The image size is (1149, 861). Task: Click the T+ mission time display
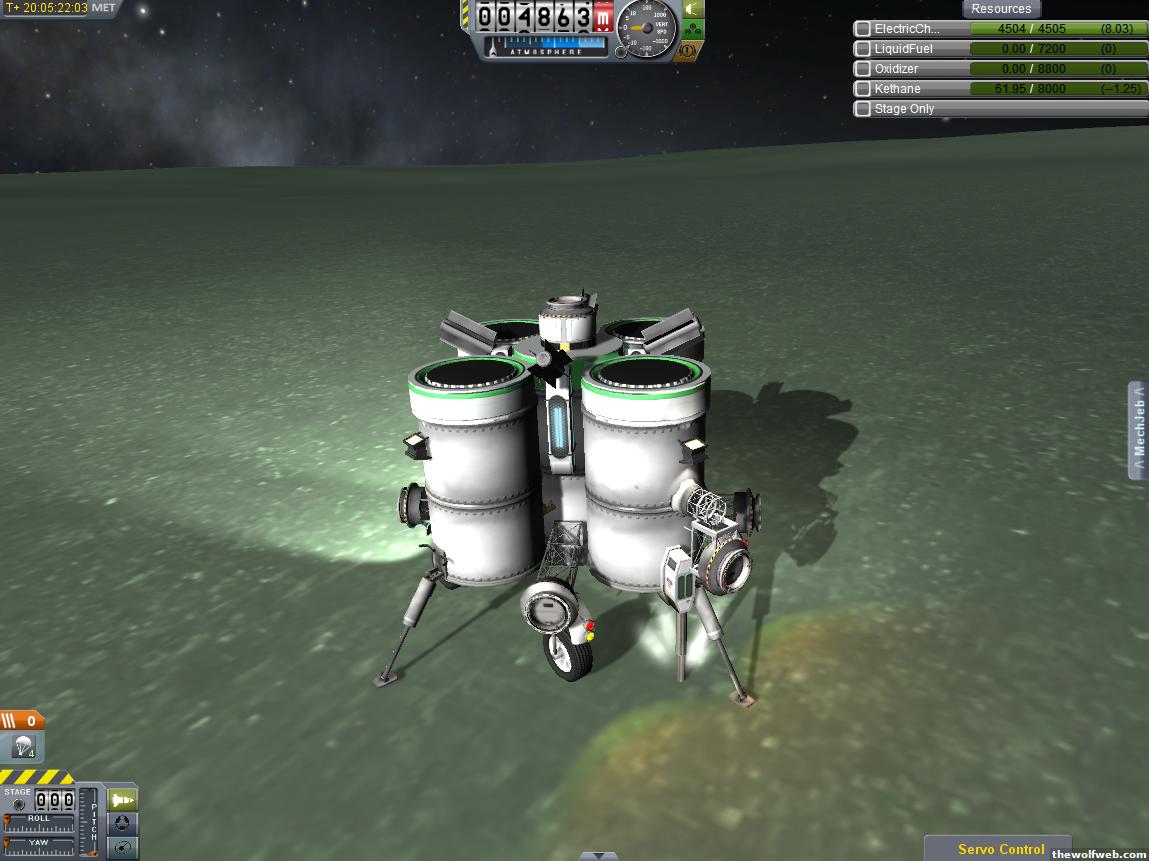click(47, 8)
